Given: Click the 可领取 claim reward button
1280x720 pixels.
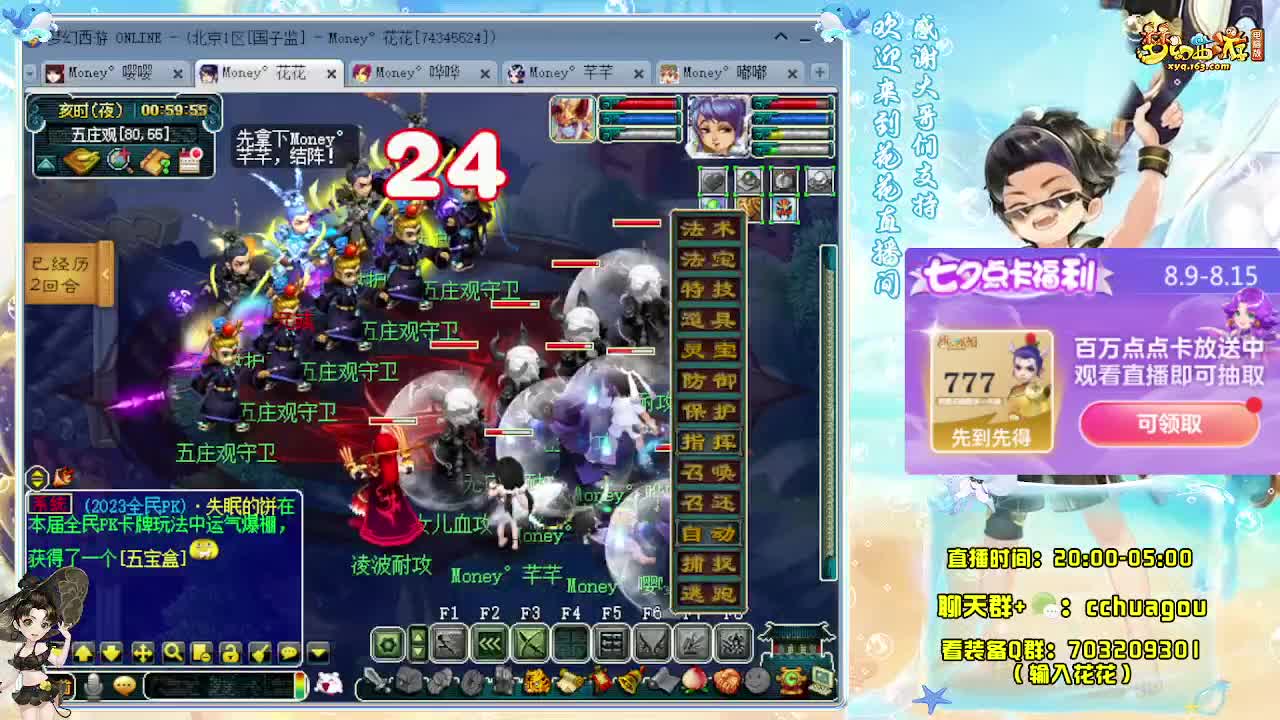Looking at the screenshot, I should tap(1168, 423).
